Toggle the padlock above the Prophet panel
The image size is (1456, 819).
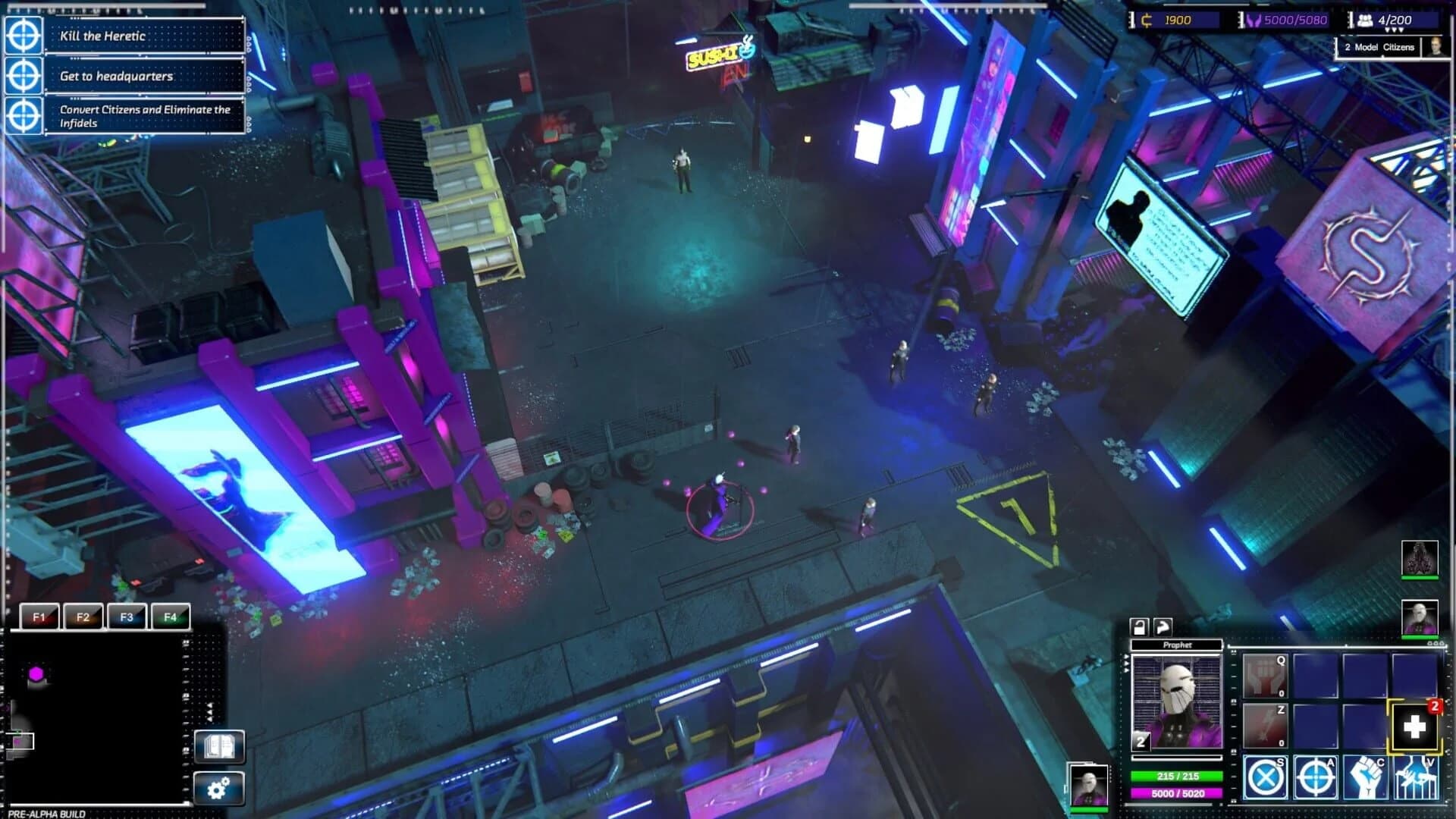[x=1140, y=627]
